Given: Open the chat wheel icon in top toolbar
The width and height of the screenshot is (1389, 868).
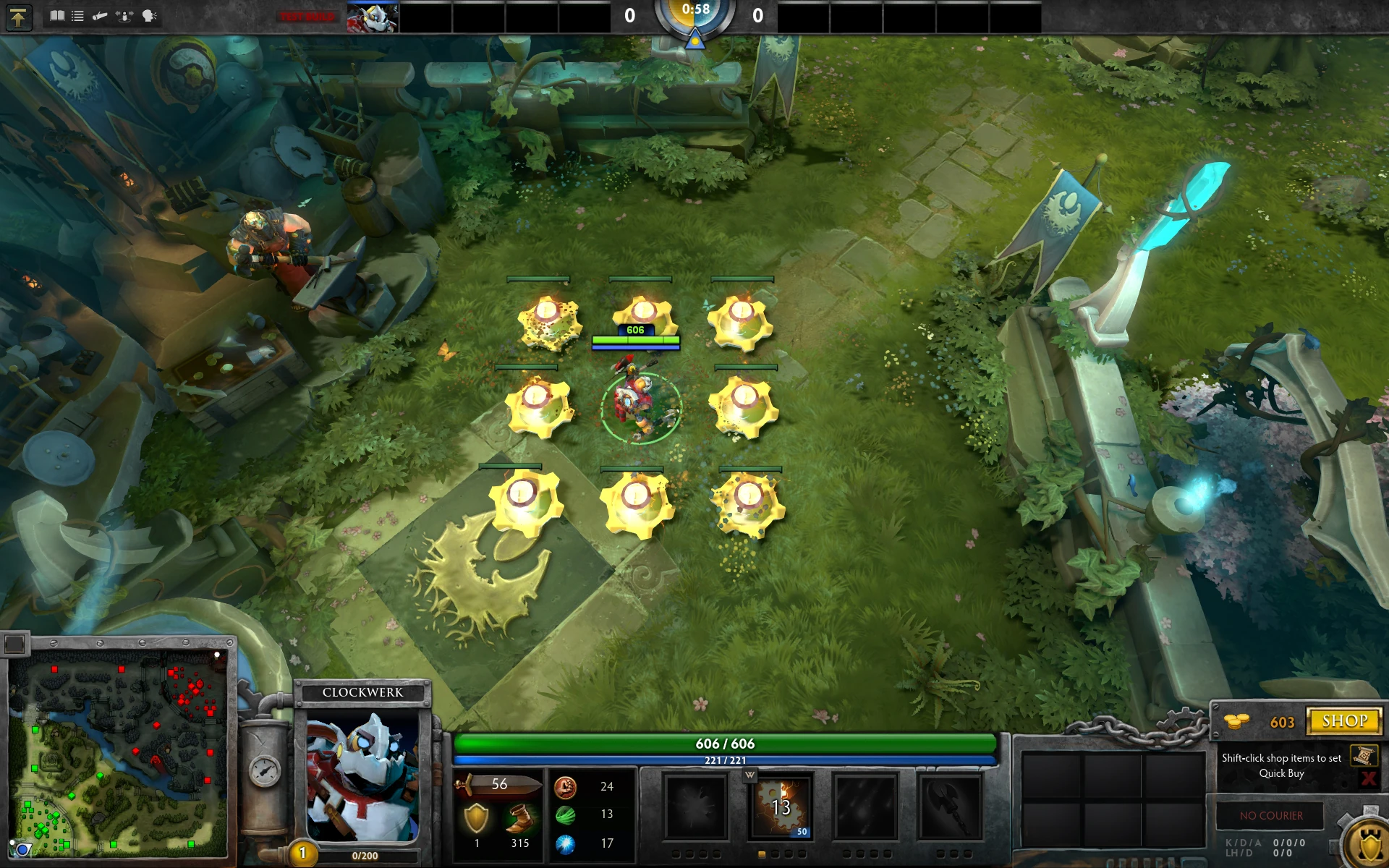Looking at the screenshot, I should click(x=148, y=16).
